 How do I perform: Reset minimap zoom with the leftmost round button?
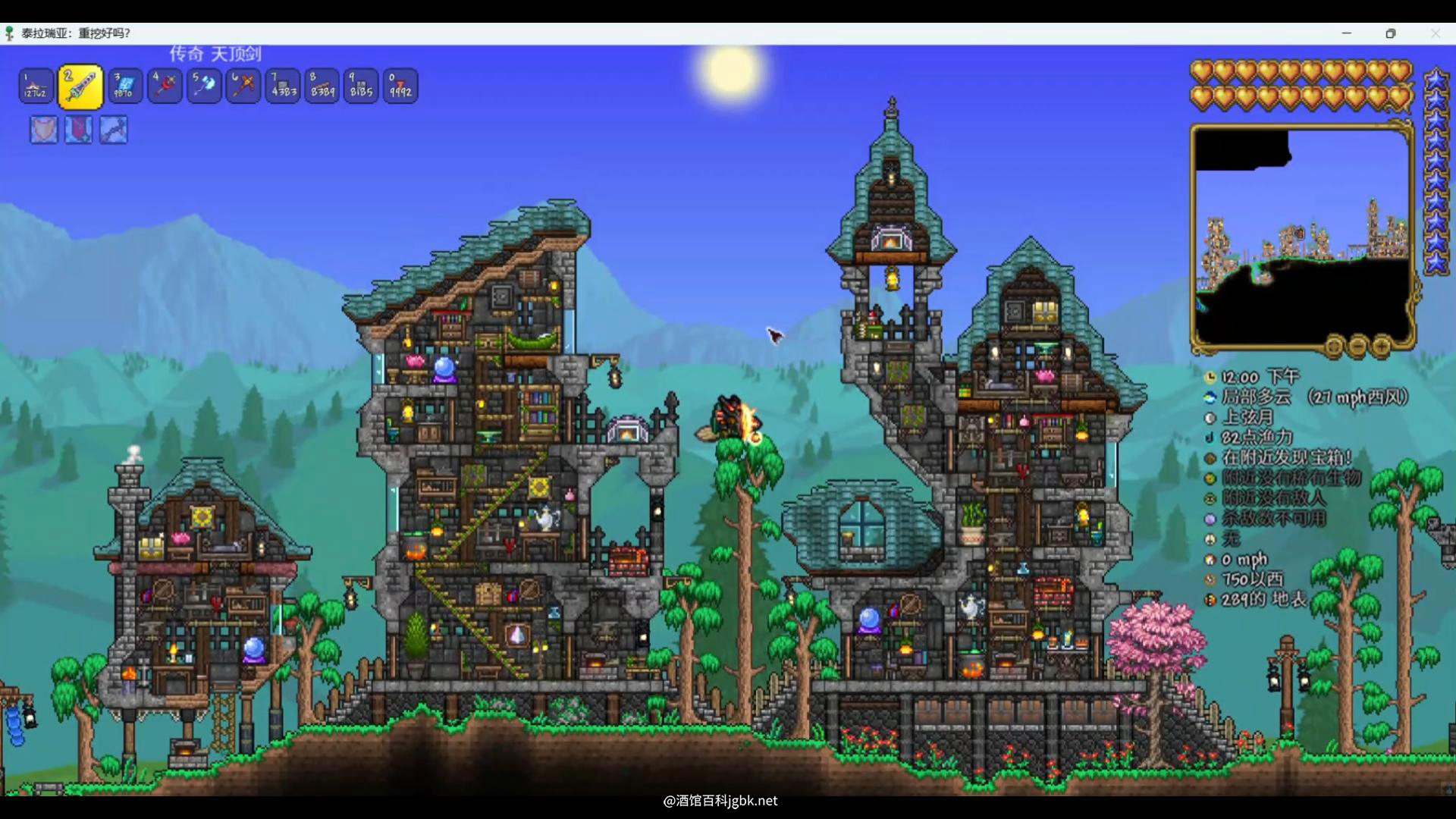click(1333, 347)
